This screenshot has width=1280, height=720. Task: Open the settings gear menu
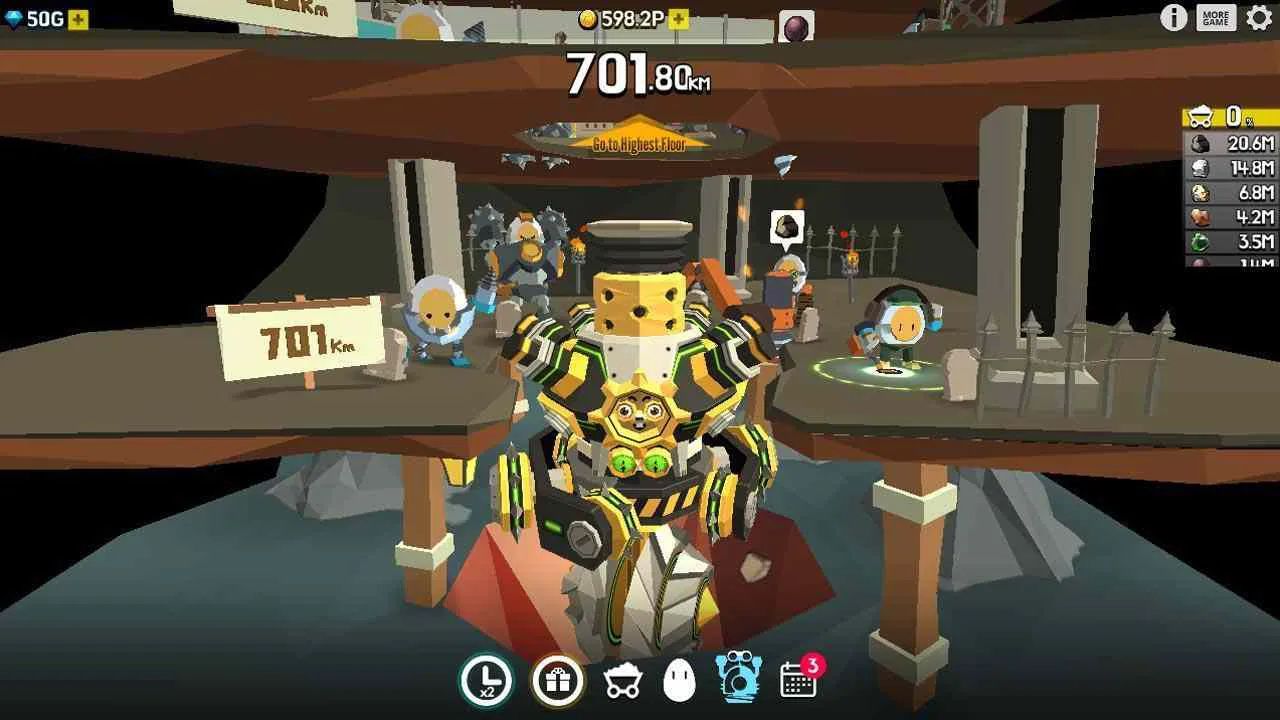tap(1260, 17)
